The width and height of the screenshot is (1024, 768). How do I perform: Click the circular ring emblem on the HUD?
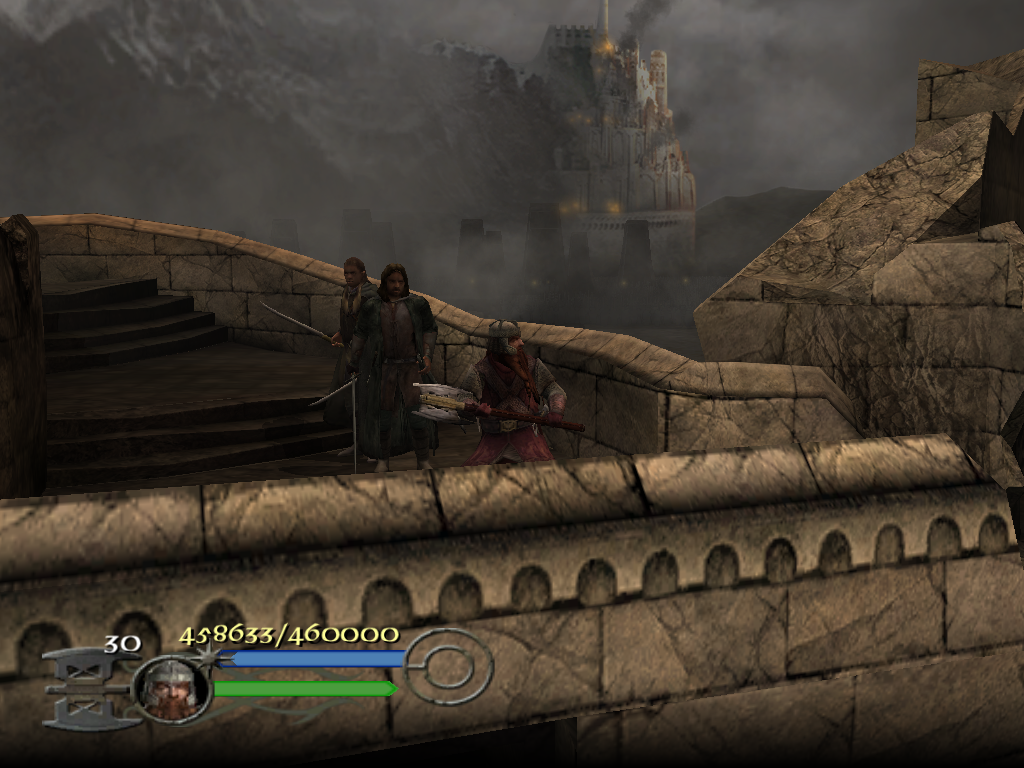tap(450, 666)
